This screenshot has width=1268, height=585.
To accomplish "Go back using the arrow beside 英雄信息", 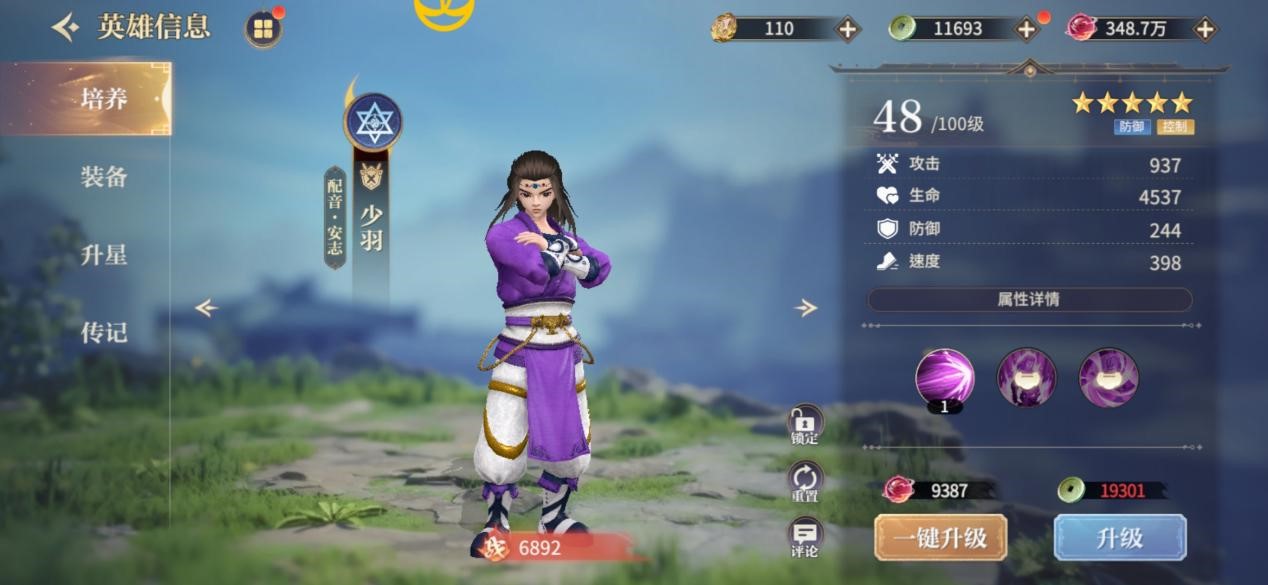I will pos(65,28).
